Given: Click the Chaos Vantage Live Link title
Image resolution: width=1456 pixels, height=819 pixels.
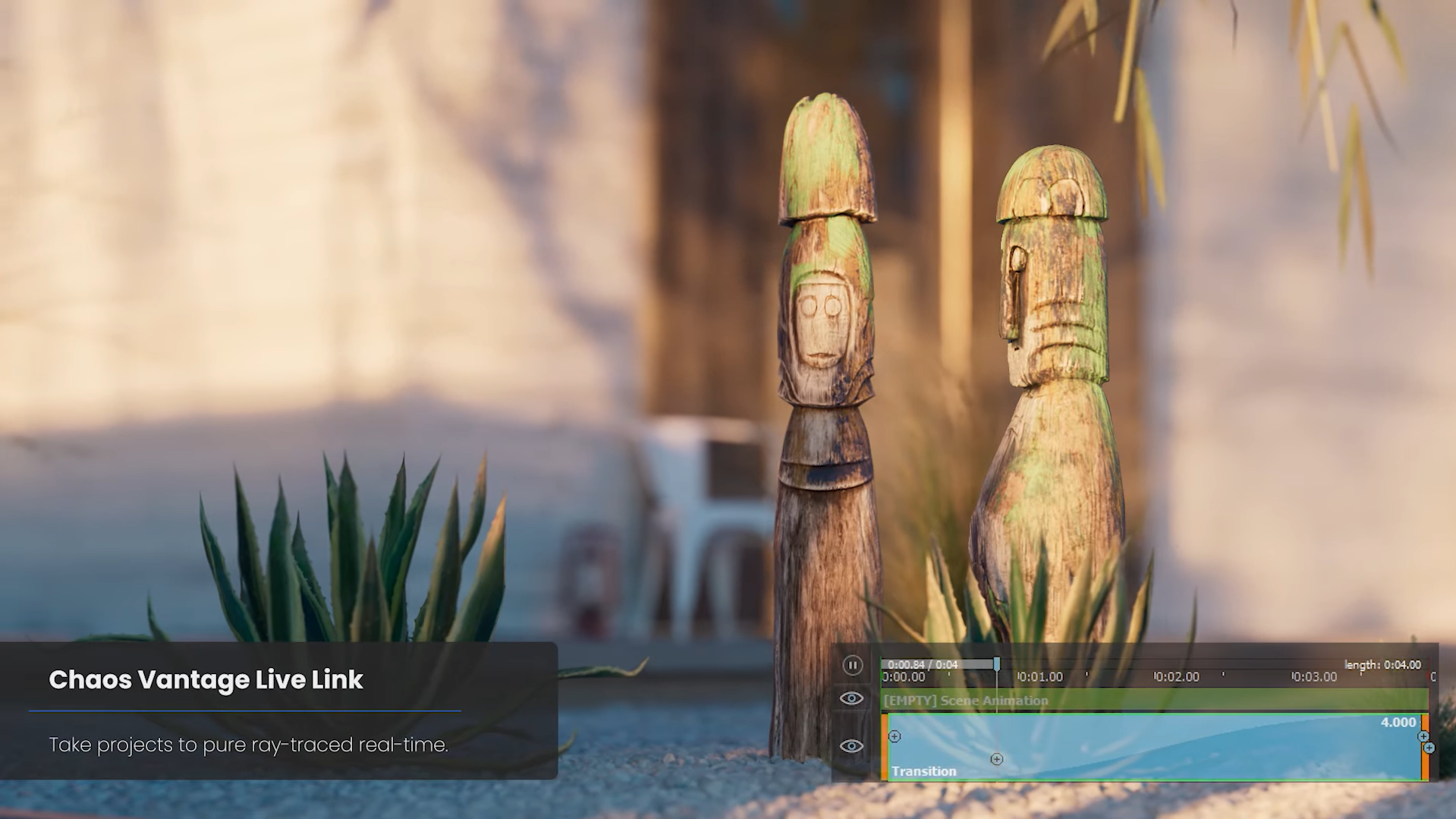Looking at the screenshot, I should point(206,681).
